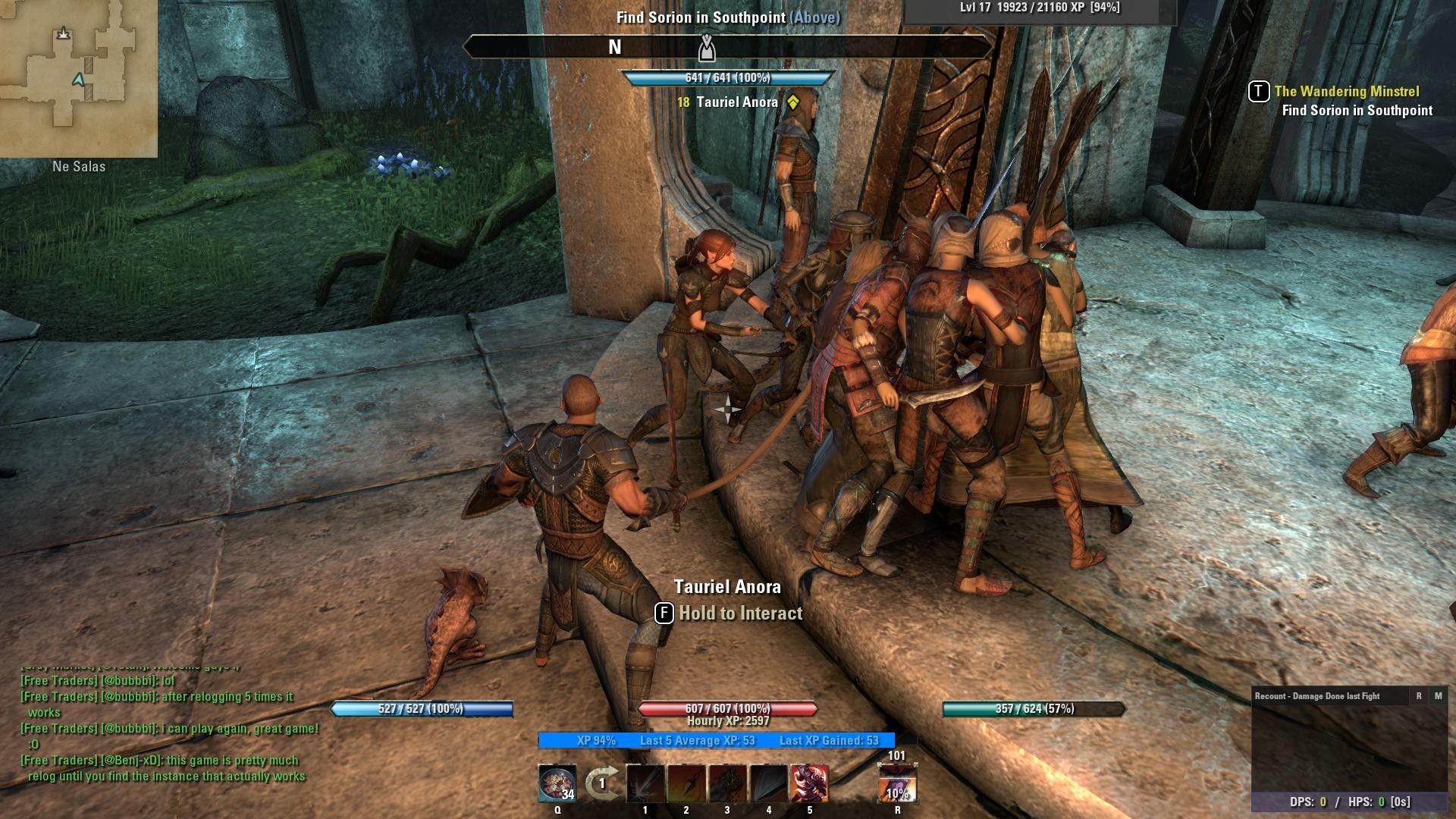Activate the thrown dagger ability in slot 2

(x=686, y=783)
